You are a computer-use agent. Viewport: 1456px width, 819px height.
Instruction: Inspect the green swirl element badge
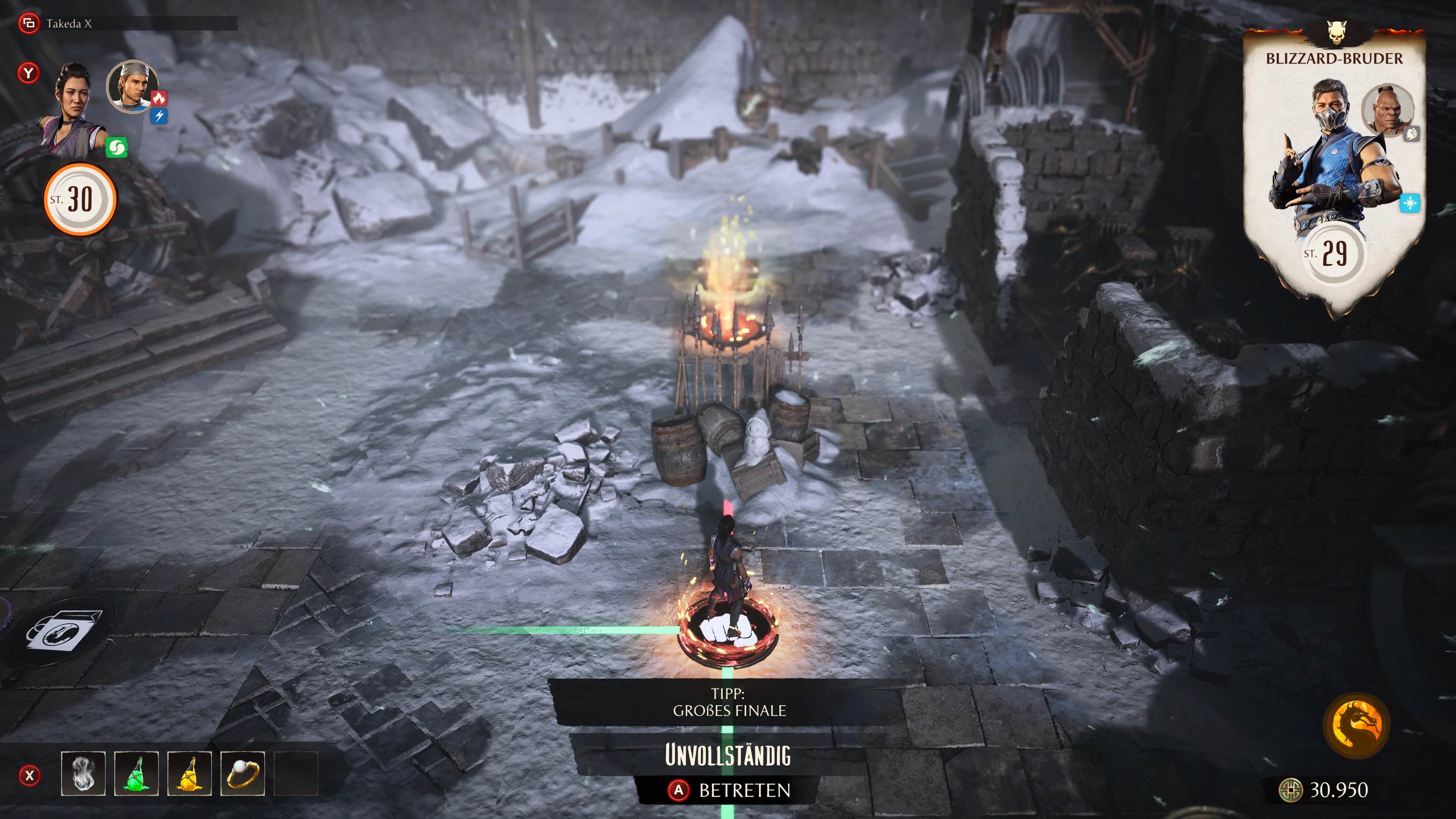tap(116, 148)
